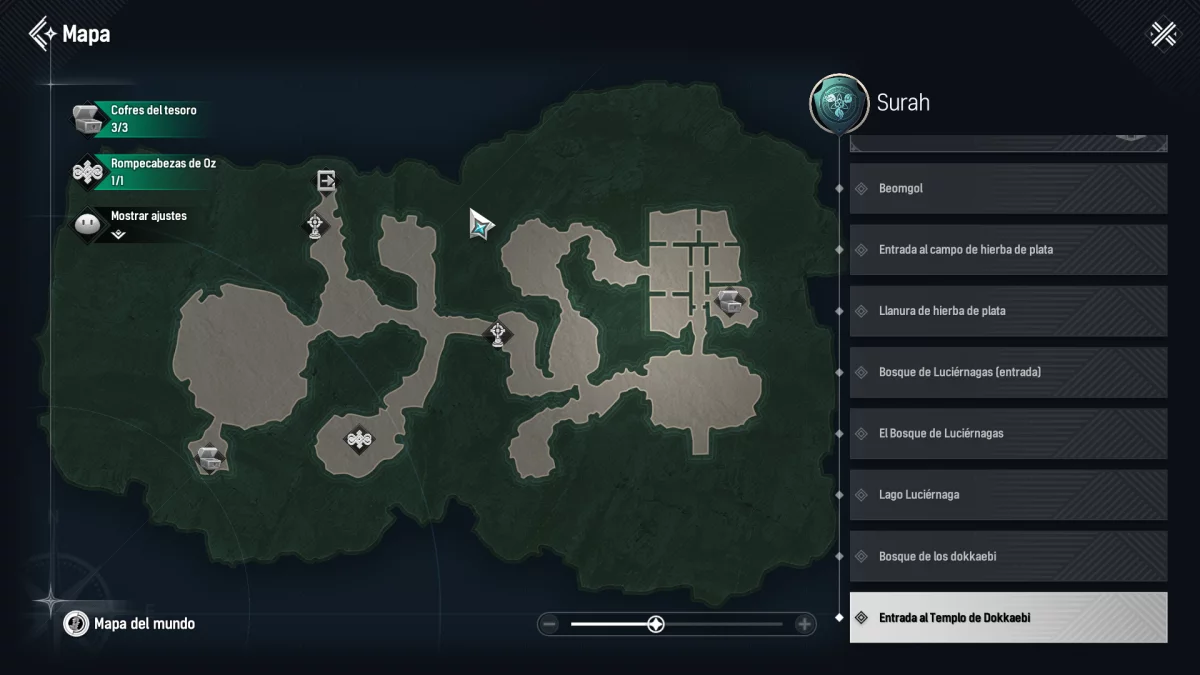The width and height of the screenshot is (1200, 675).
Task: Select the treasure chest marker near the grid rooms
Action: [x=730, y=300]
